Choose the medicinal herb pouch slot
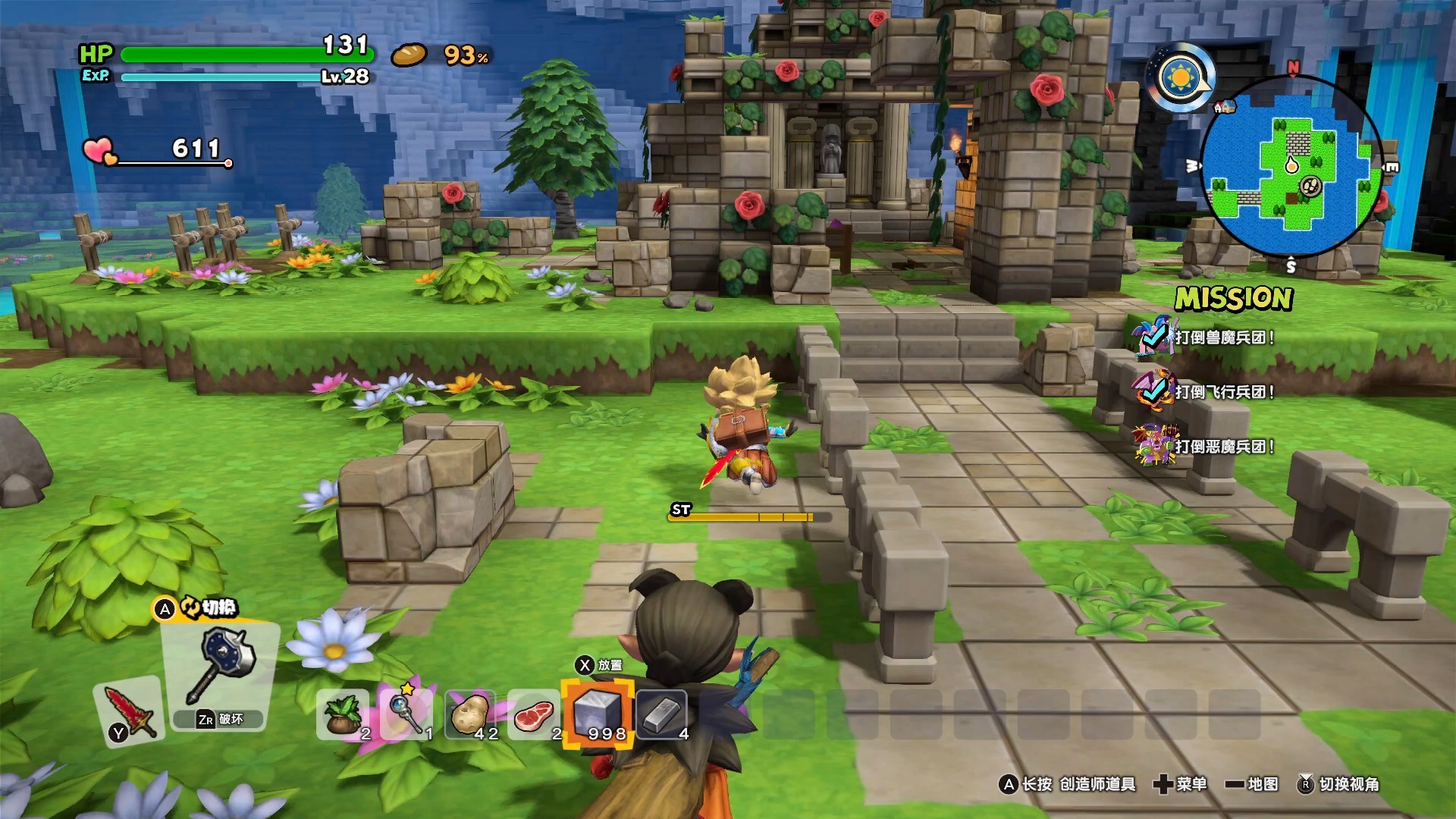 click(x=344, y=715)
